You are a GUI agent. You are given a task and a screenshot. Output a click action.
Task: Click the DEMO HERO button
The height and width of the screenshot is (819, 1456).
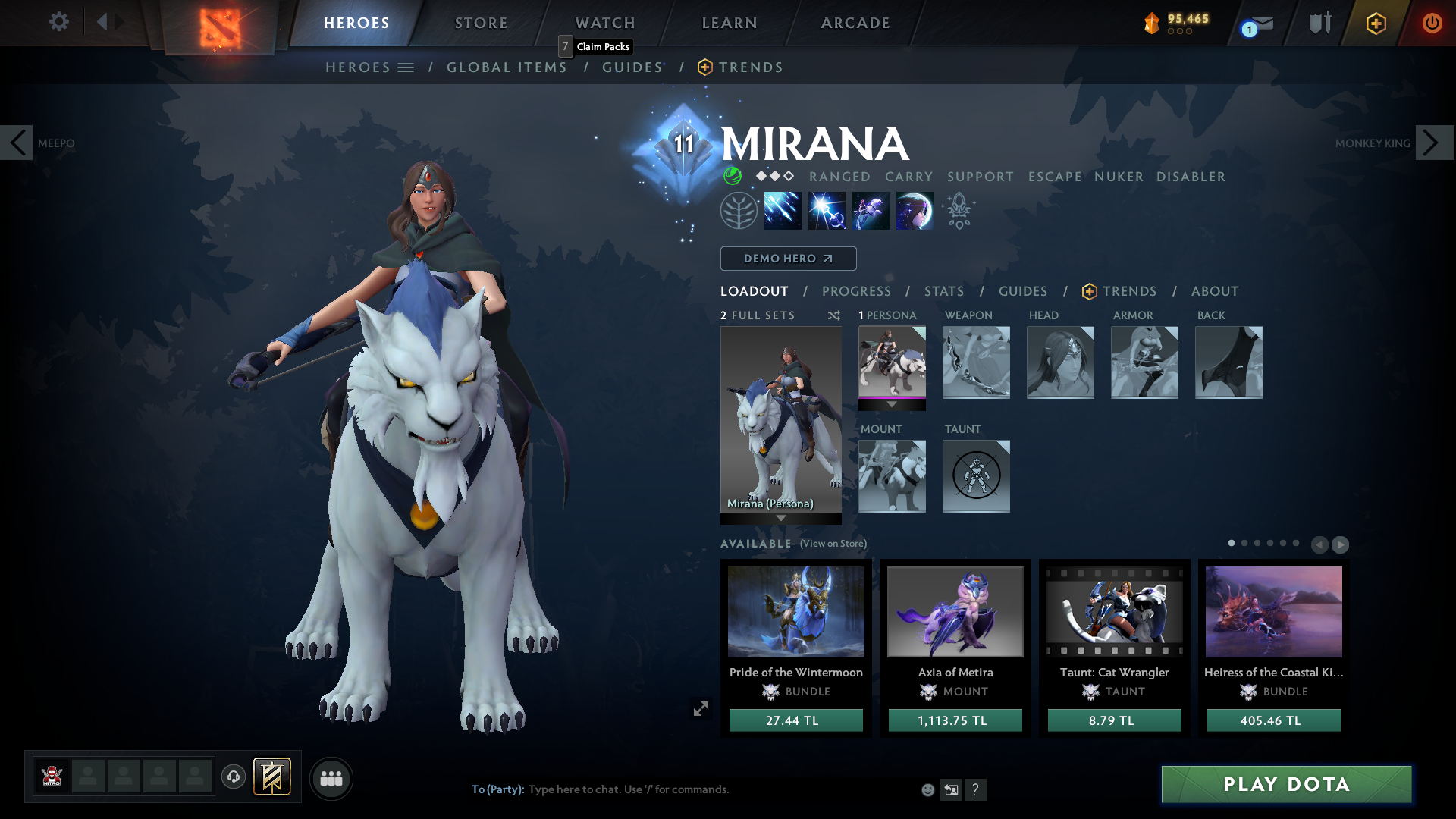coord(788,259)
